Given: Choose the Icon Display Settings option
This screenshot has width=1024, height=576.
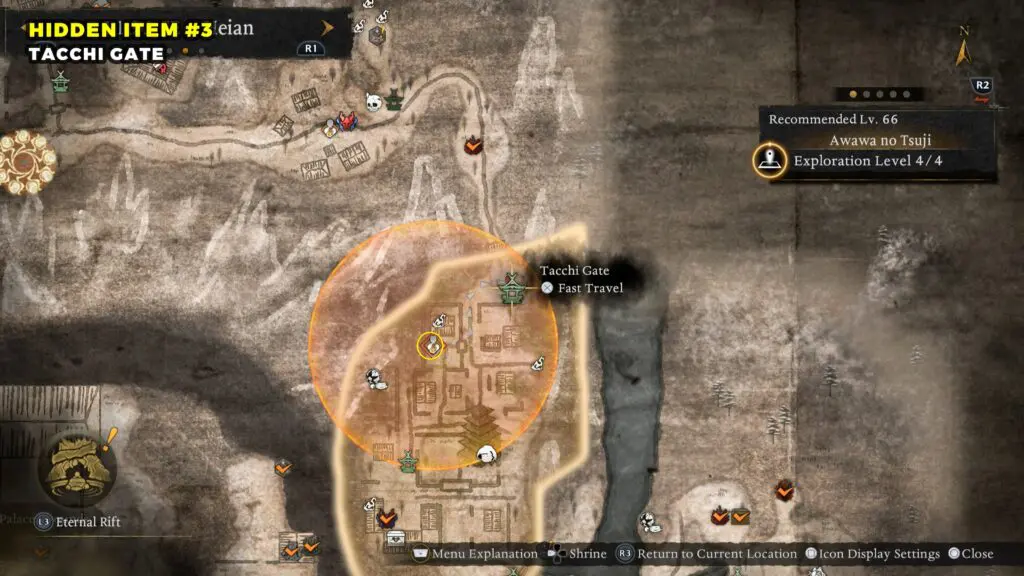Looking at the screenshot, I should (872, 554).
